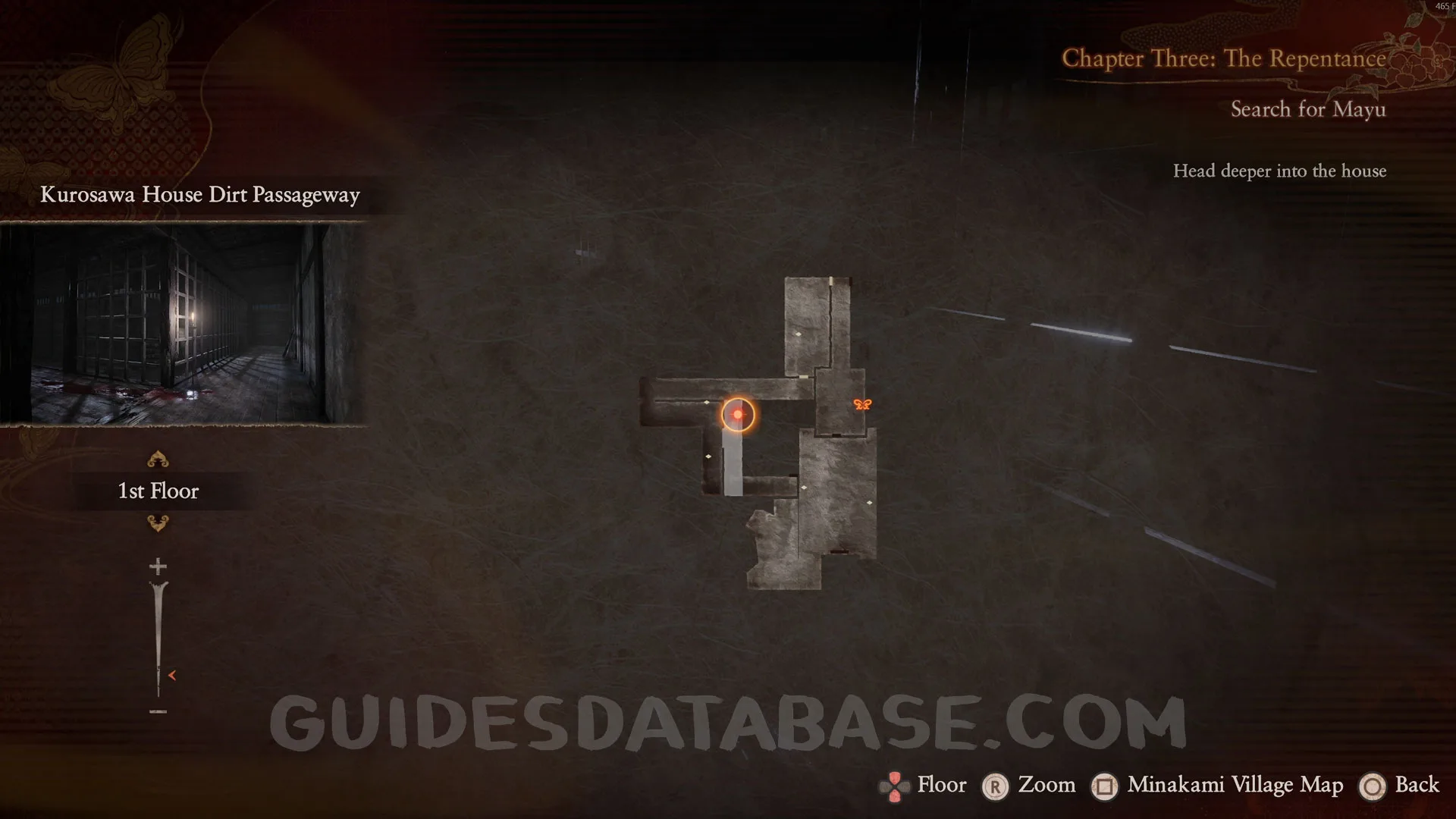This screenshot has height=819, width=1456.
Task: Click the glowing red player location marker
Action: point(737,415)
